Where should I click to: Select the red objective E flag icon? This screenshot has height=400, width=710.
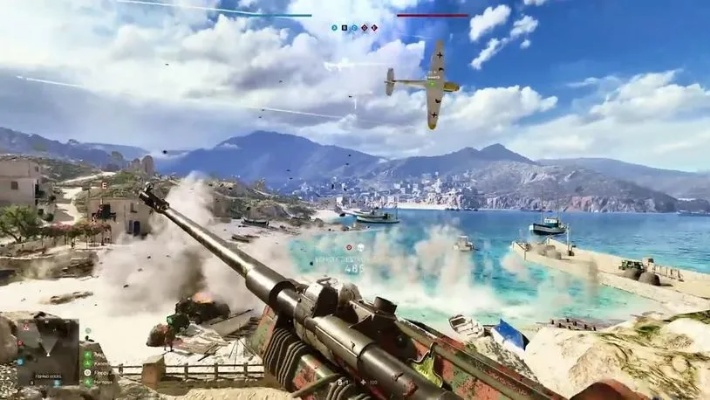coord(375,28)
